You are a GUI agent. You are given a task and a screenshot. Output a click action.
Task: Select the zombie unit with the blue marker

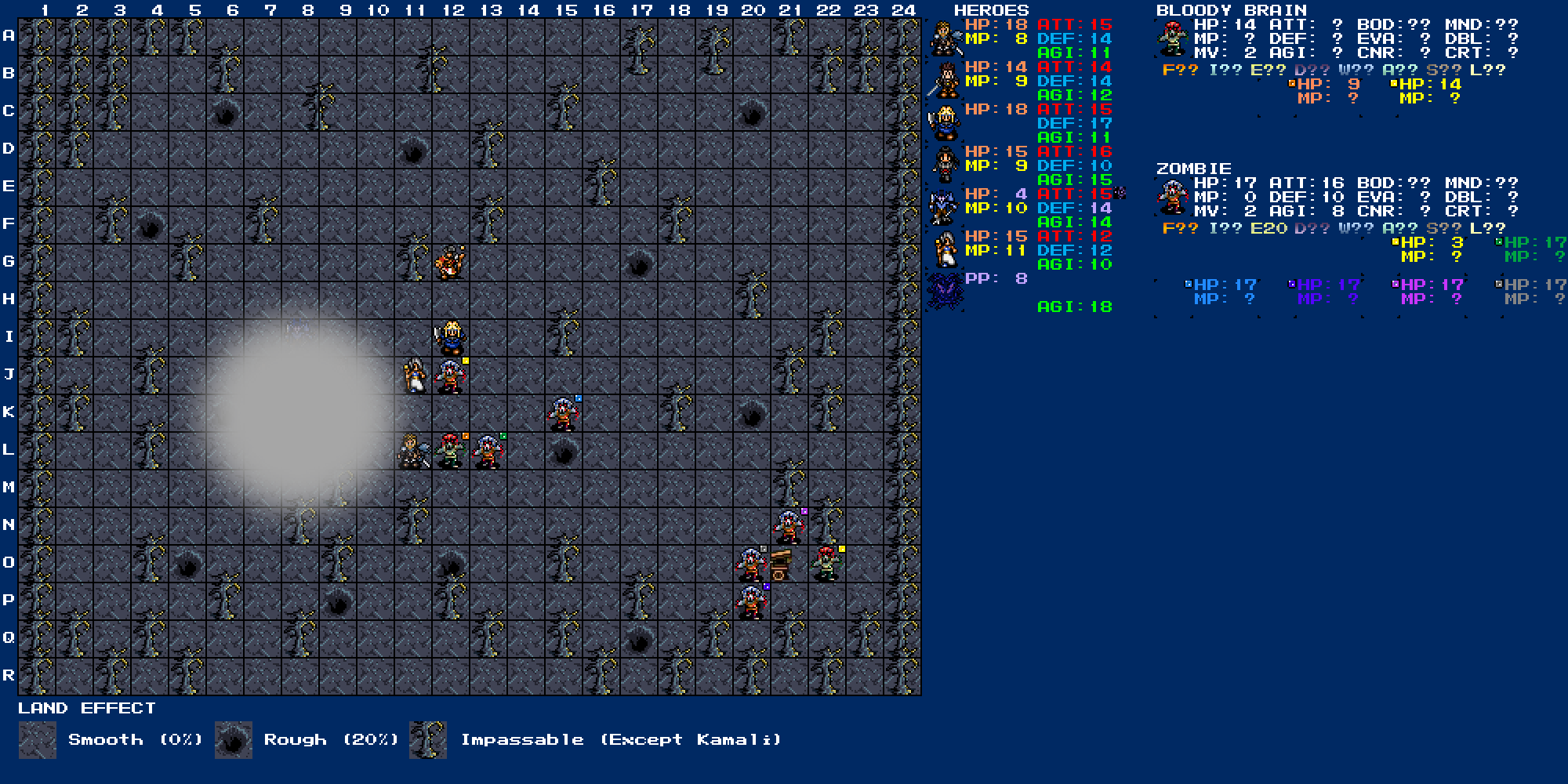pos(564,415)
